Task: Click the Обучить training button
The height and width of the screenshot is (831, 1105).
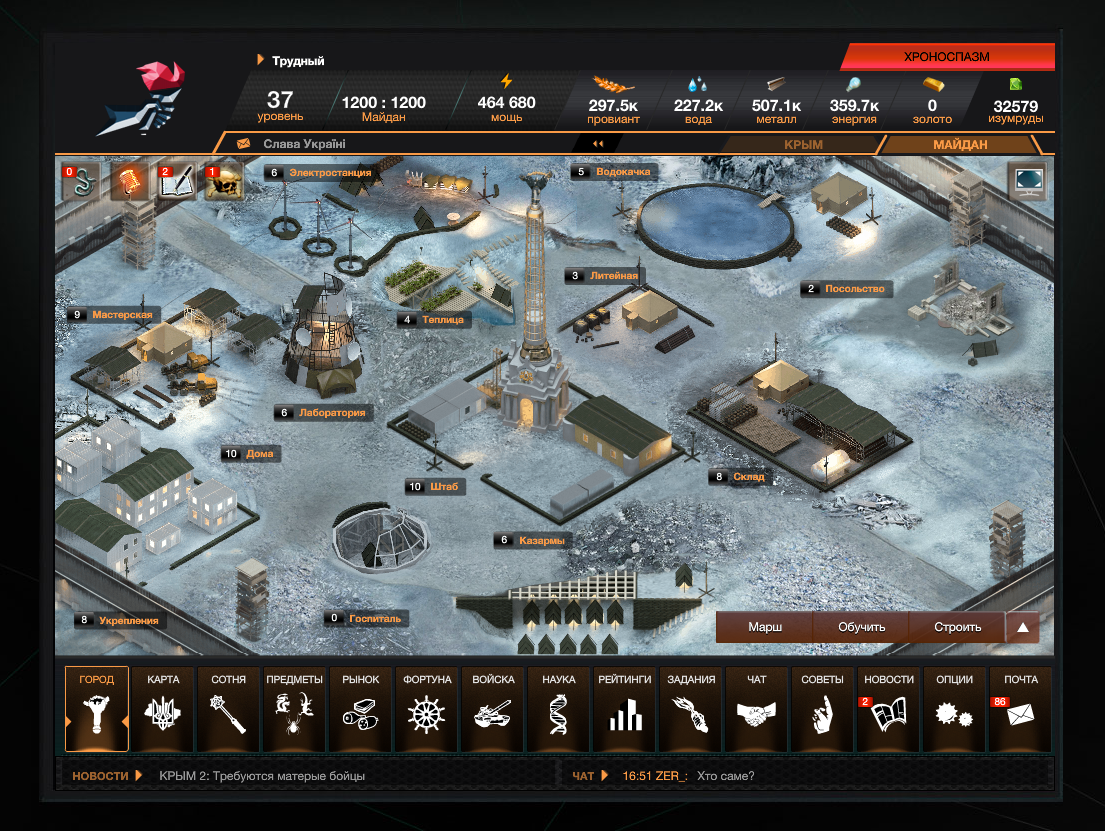Action: point(861,628)
